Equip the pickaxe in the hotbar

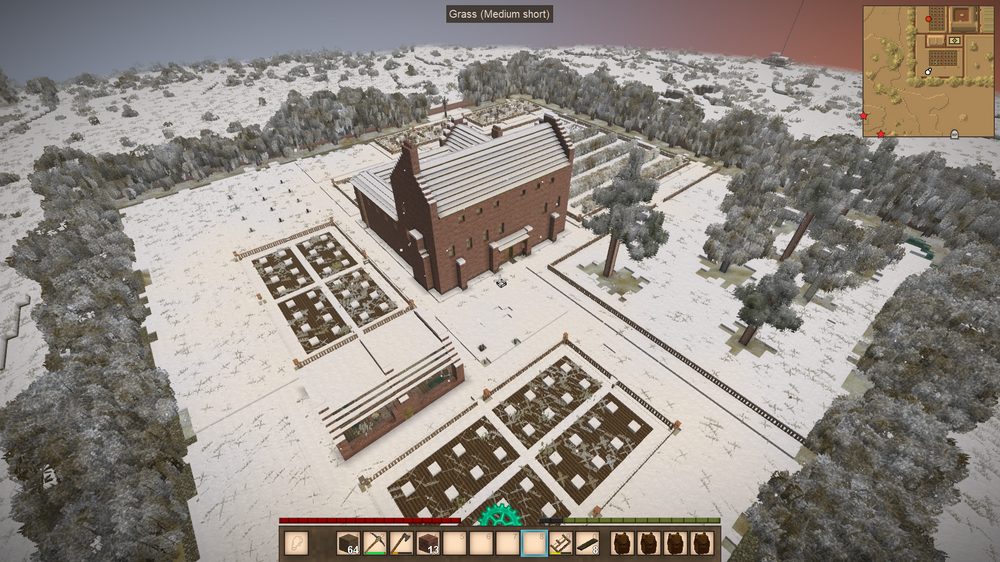point(375,543)
